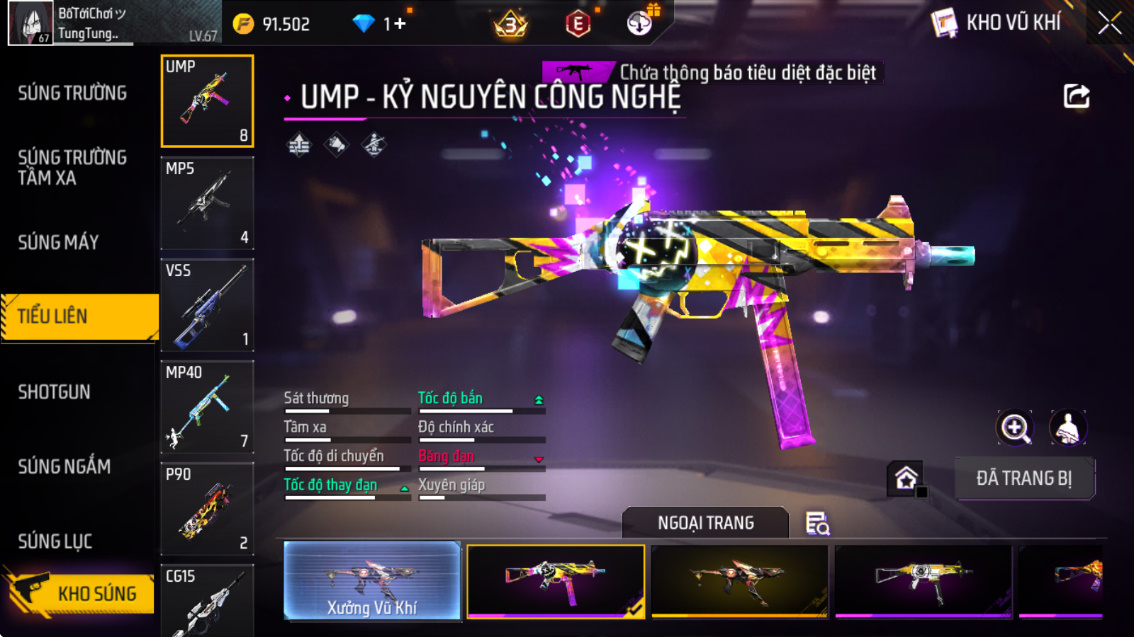Viewport: 1134px width, 637px height.
Task: Click the Đã Trang Bị button
Action: tap(1024, 478)
